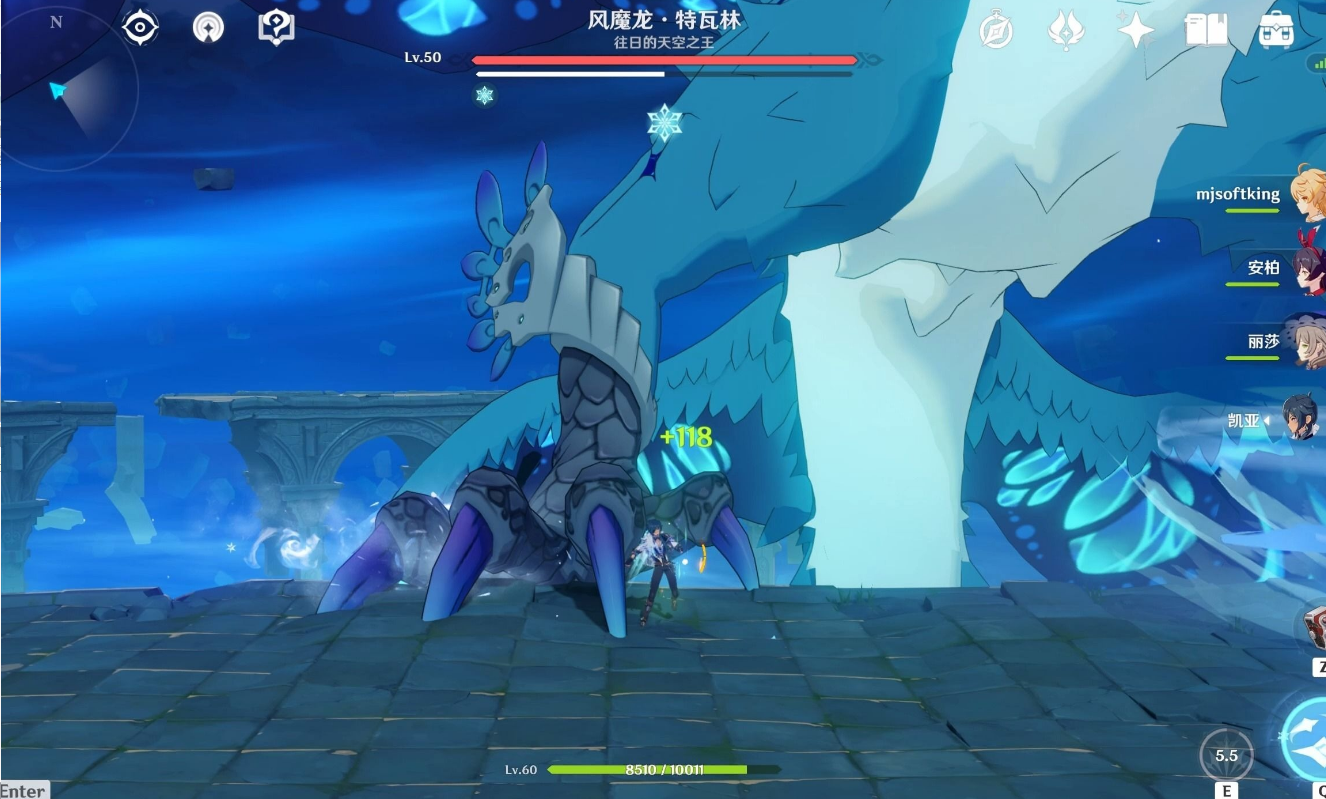Open the chat via the Enter box
The width and height of the screenshot is (1326, 799).
pos(23,790)
